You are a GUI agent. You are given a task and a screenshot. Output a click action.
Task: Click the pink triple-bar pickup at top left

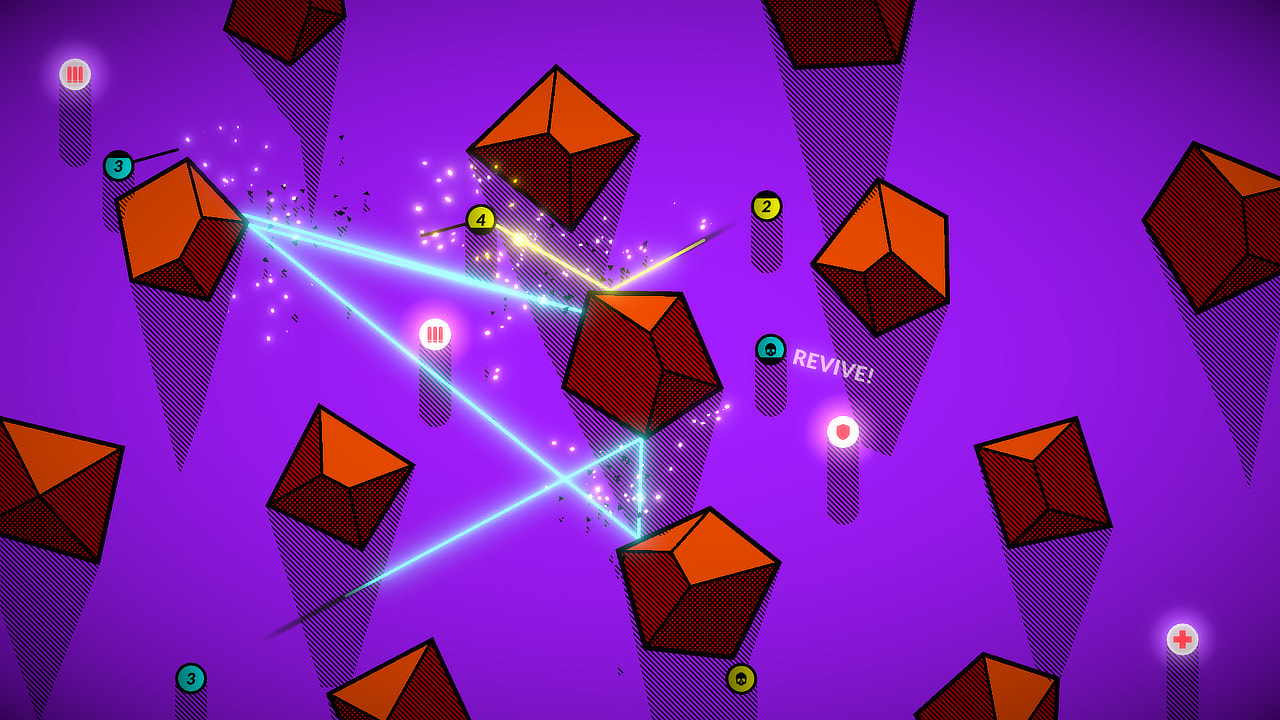pyautogui.click(x=73, y=71)
